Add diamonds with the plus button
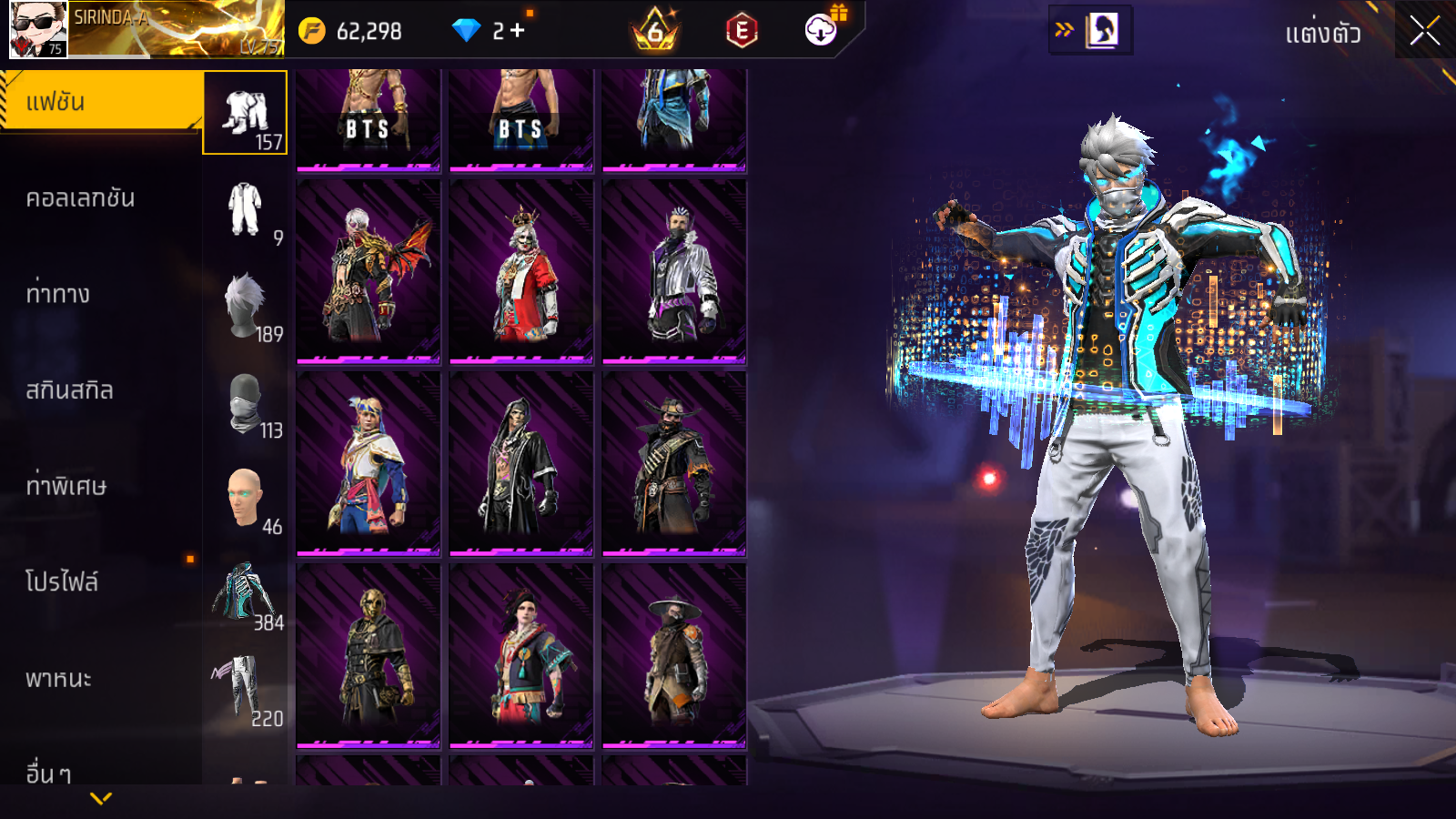Viewport: 1456px width, 819px height. 518,31
